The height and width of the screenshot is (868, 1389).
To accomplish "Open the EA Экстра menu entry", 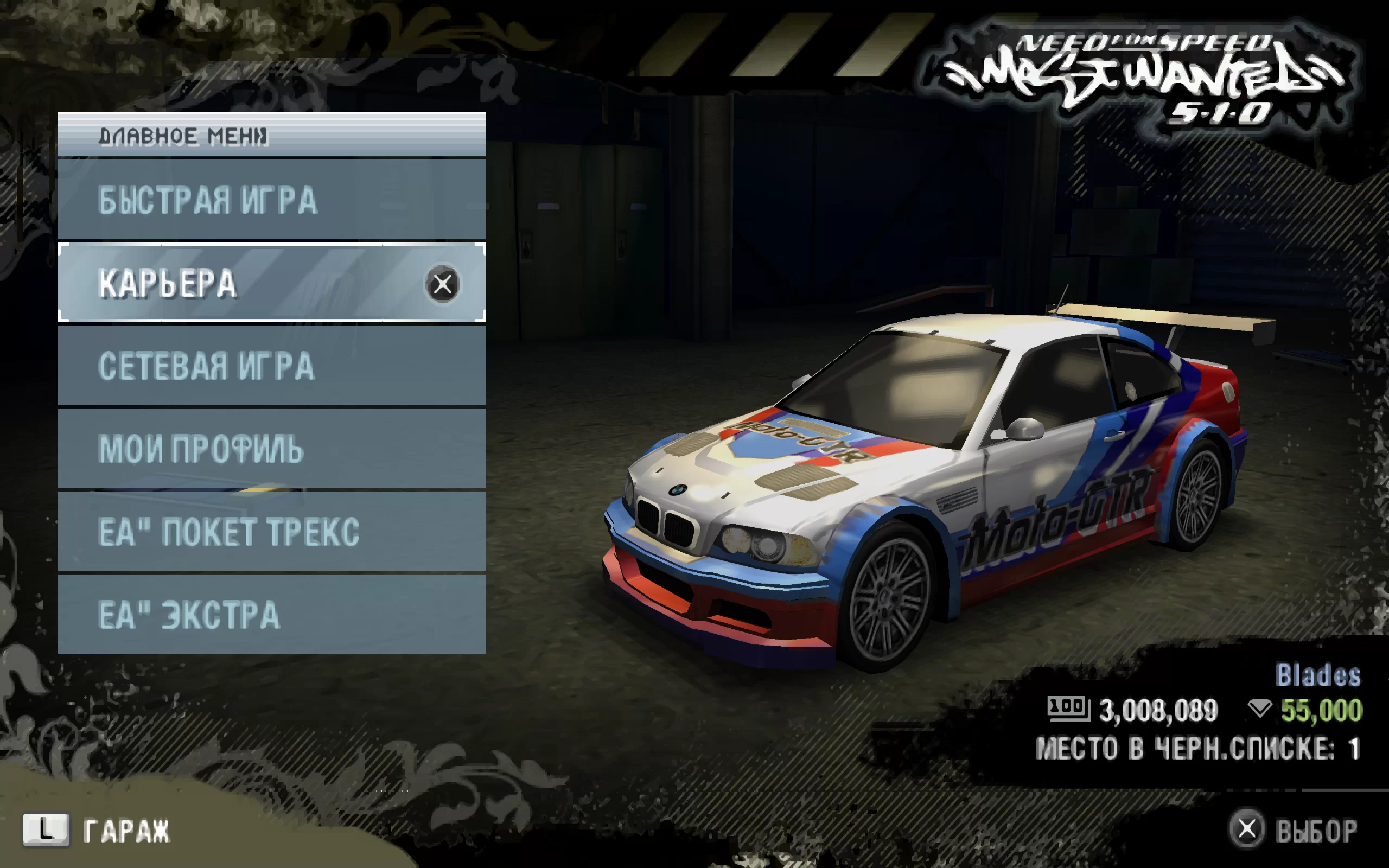I will 271,614.
